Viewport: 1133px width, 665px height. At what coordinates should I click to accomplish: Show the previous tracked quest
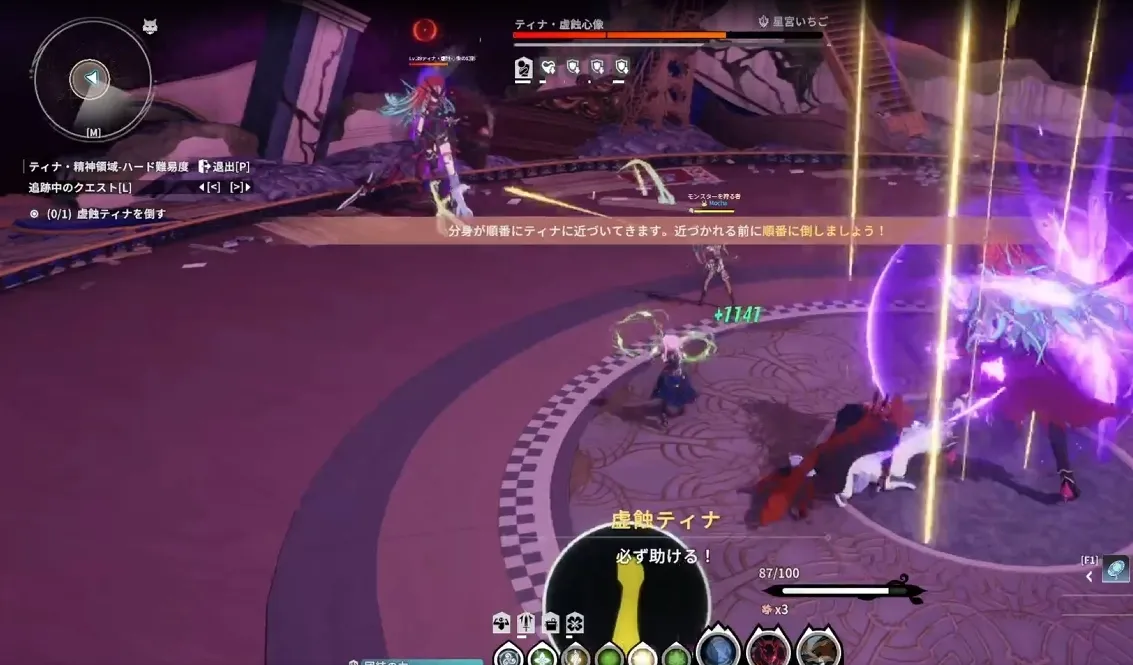209,187
